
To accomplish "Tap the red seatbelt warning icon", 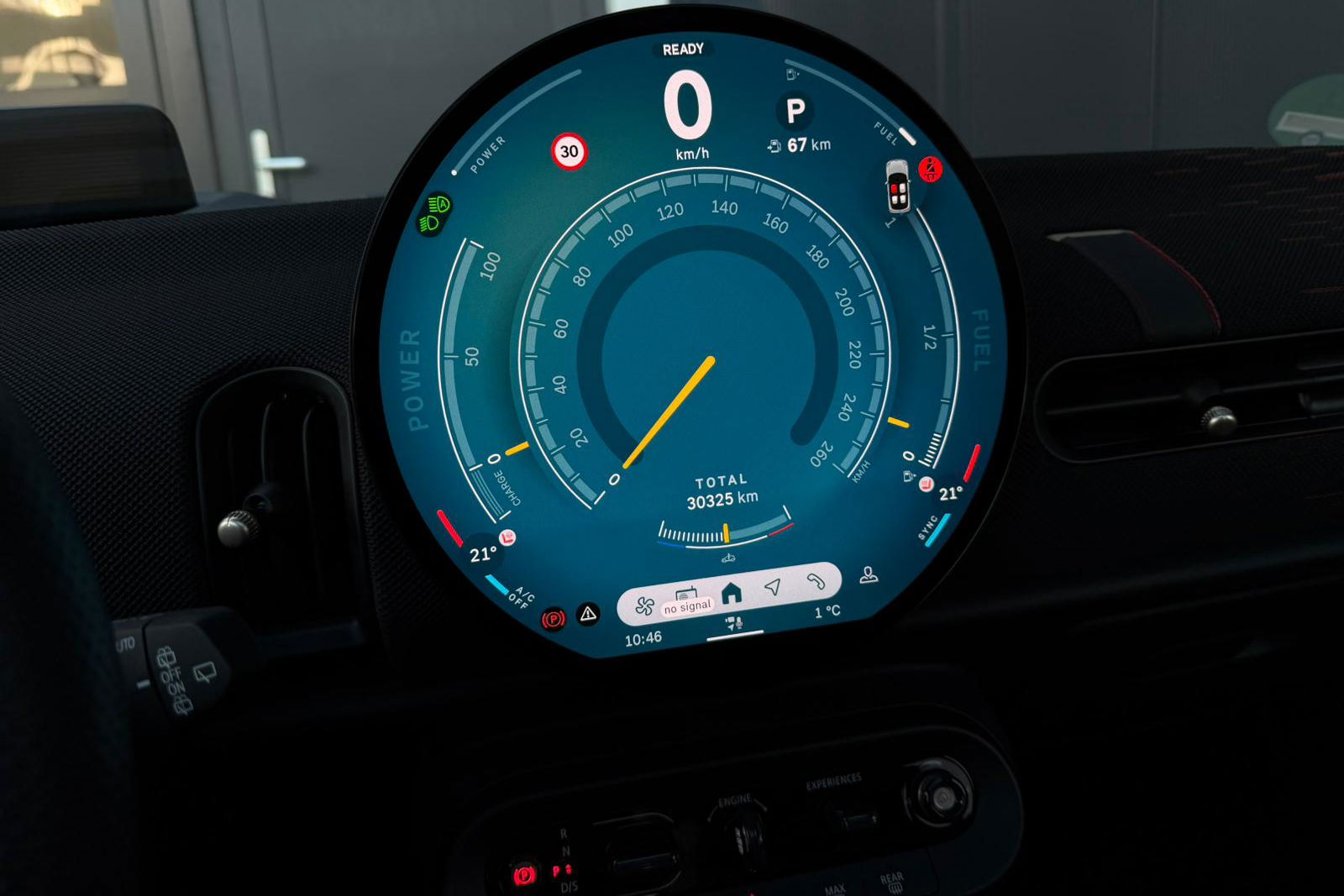I will (930, 169).
